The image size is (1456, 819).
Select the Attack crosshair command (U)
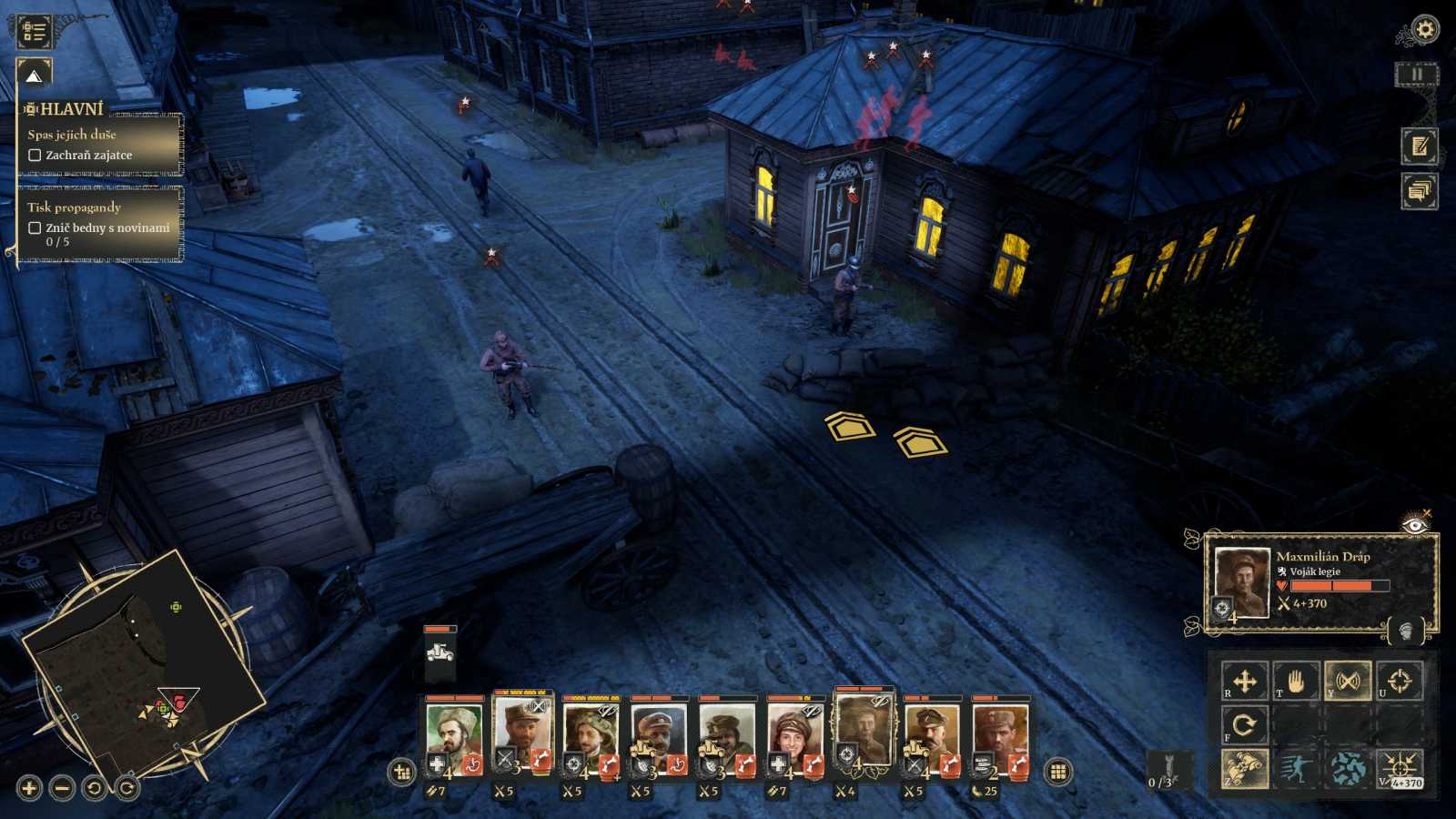tap(1399, 680)
